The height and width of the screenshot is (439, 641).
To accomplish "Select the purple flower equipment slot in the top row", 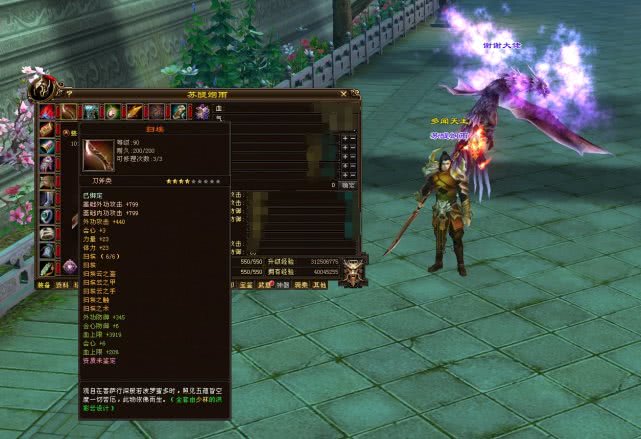I will click(202, 112).
